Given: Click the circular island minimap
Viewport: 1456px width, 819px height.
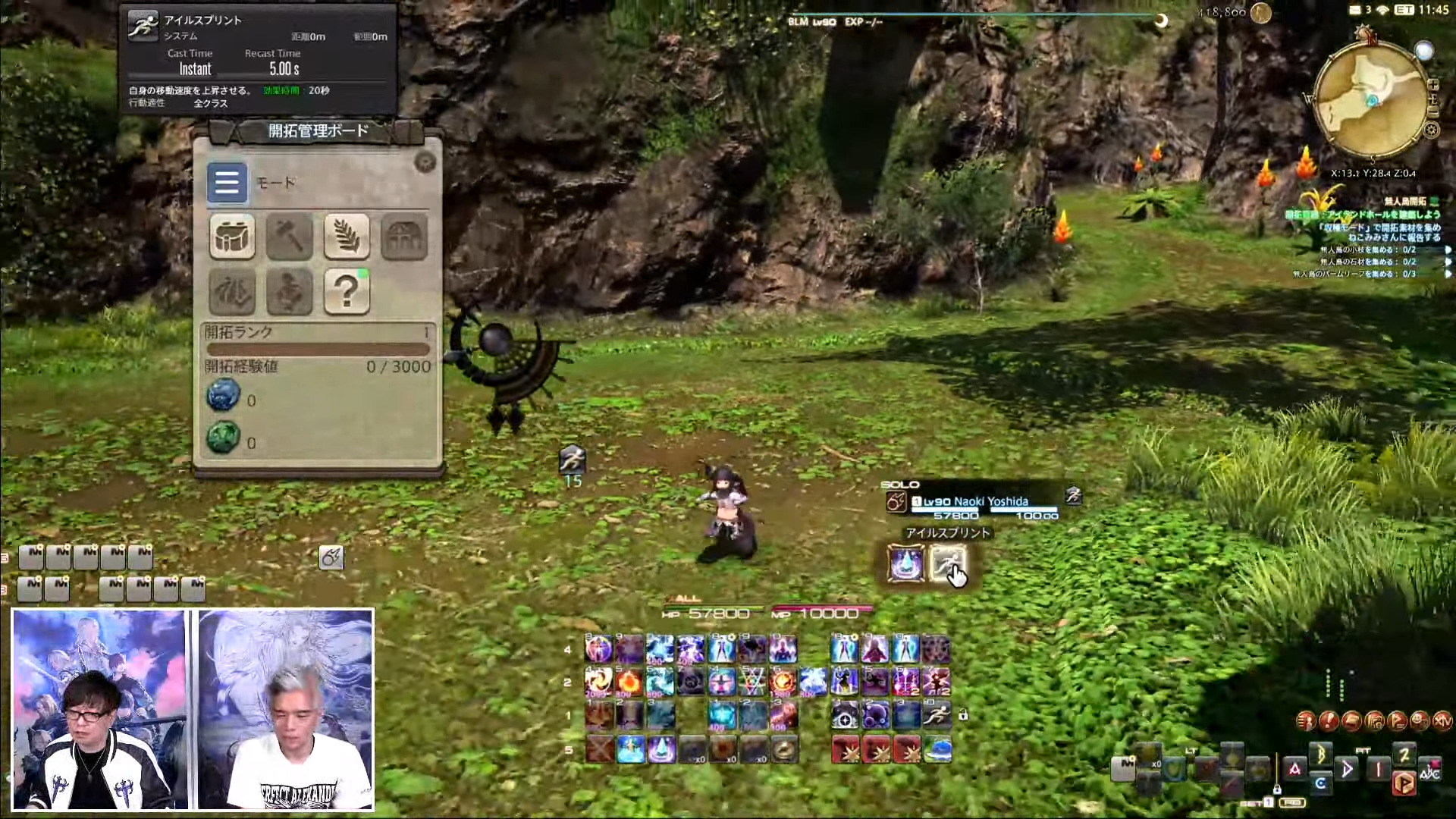Looking at the screenshot, I should 1372,99.
